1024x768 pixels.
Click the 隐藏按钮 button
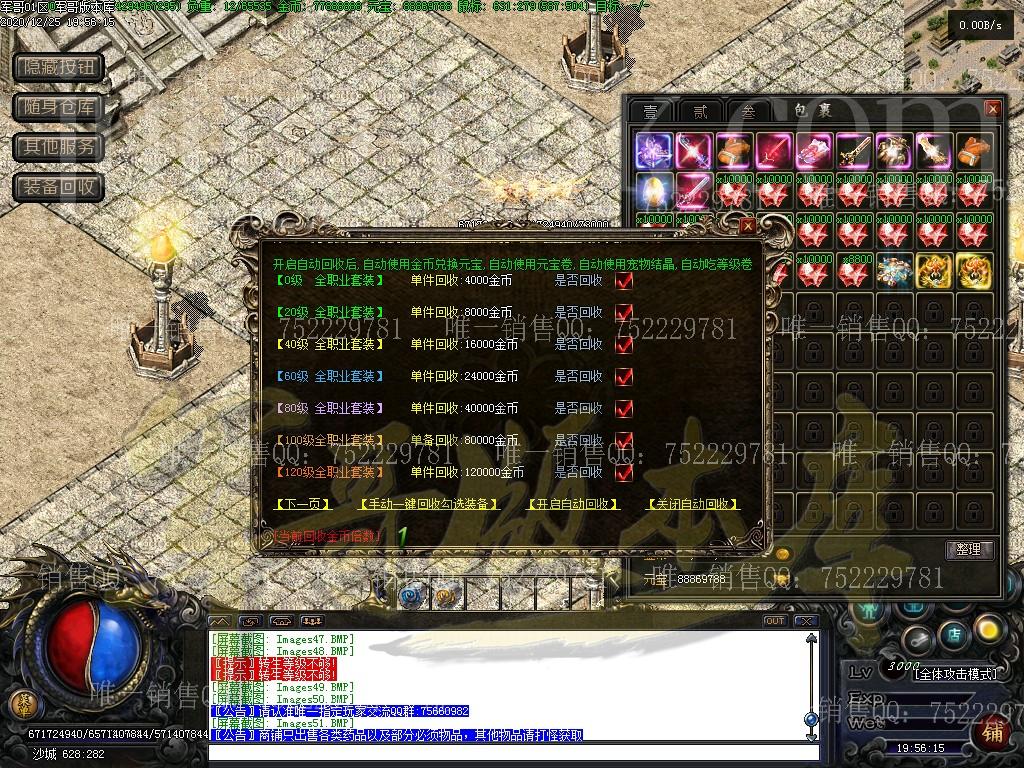[x=59, y=67]
